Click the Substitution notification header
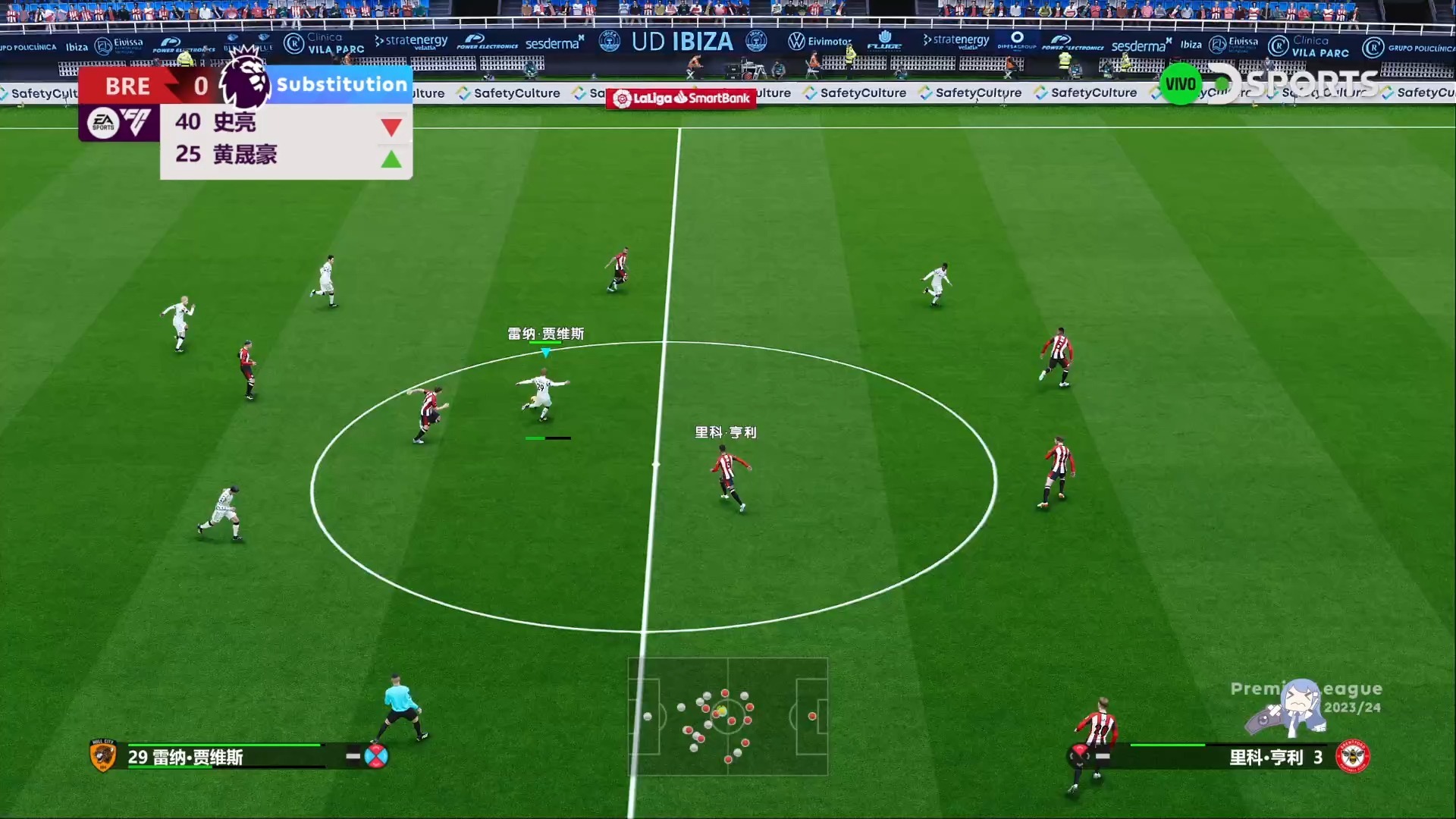 (x=342, y=84)
